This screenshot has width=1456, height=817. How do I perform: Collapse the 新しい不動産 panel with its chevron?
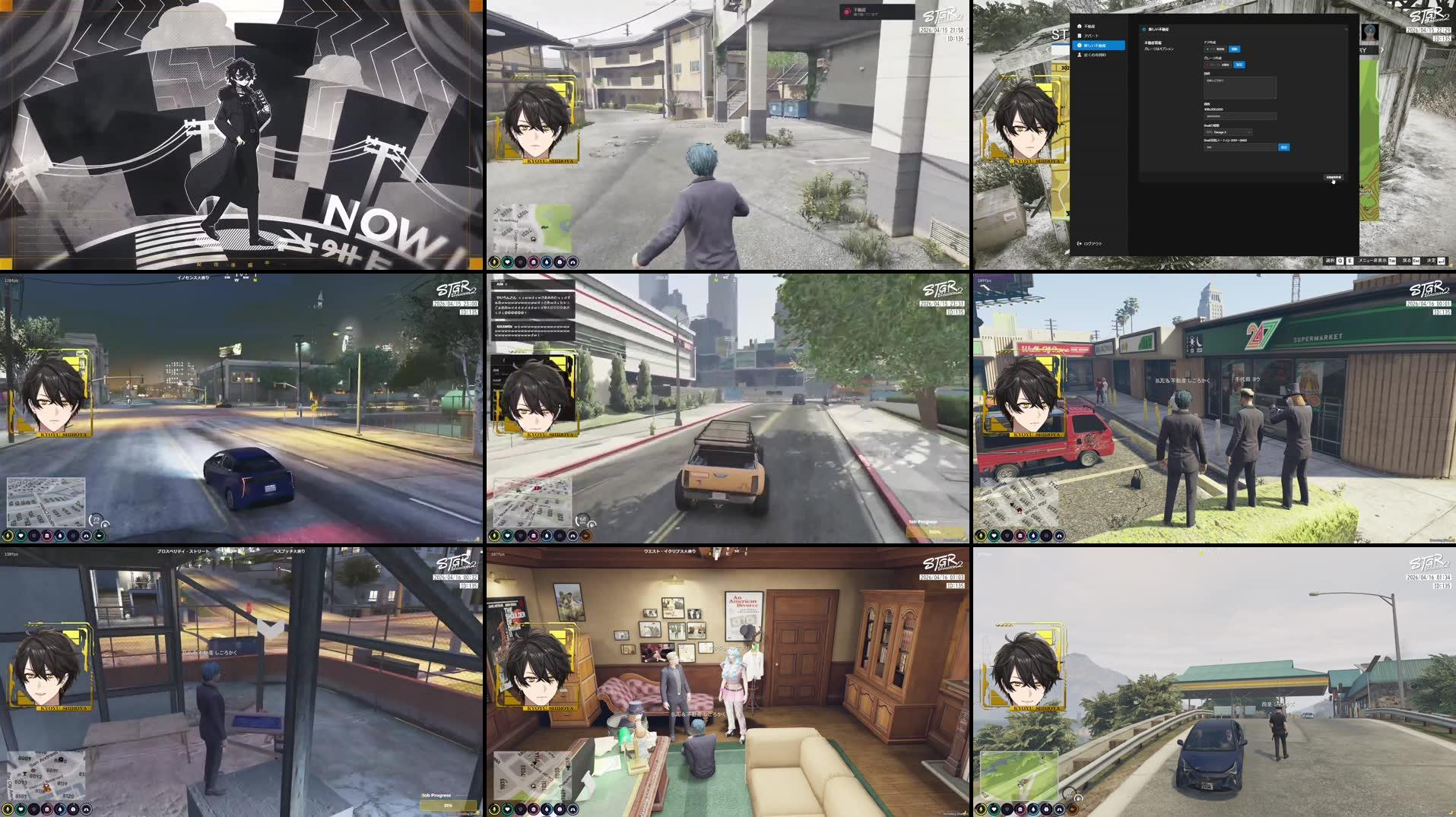[1347, 29]
